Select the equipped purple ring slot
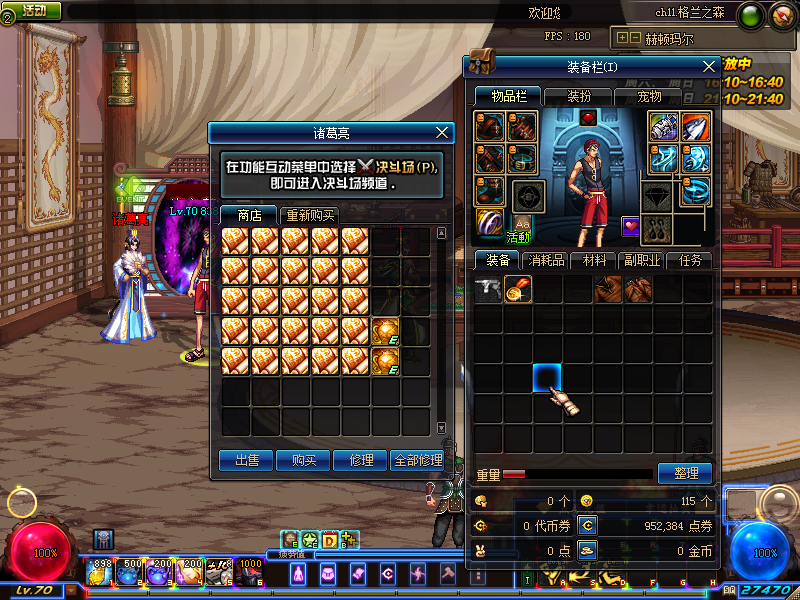The height and width of the screenshot is (600, 800). [x=490, y=221]
